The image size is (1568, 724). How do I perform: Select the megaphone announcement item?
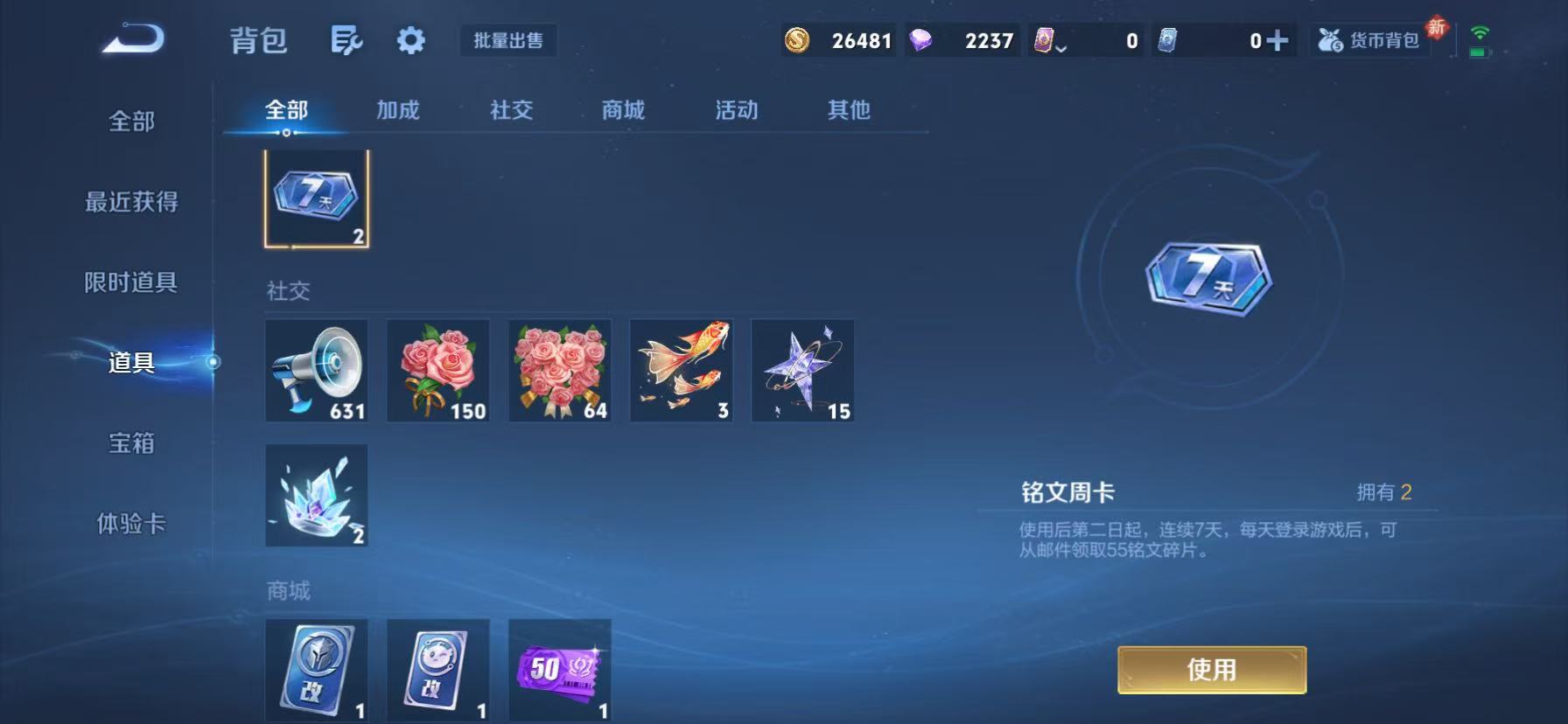315,370
